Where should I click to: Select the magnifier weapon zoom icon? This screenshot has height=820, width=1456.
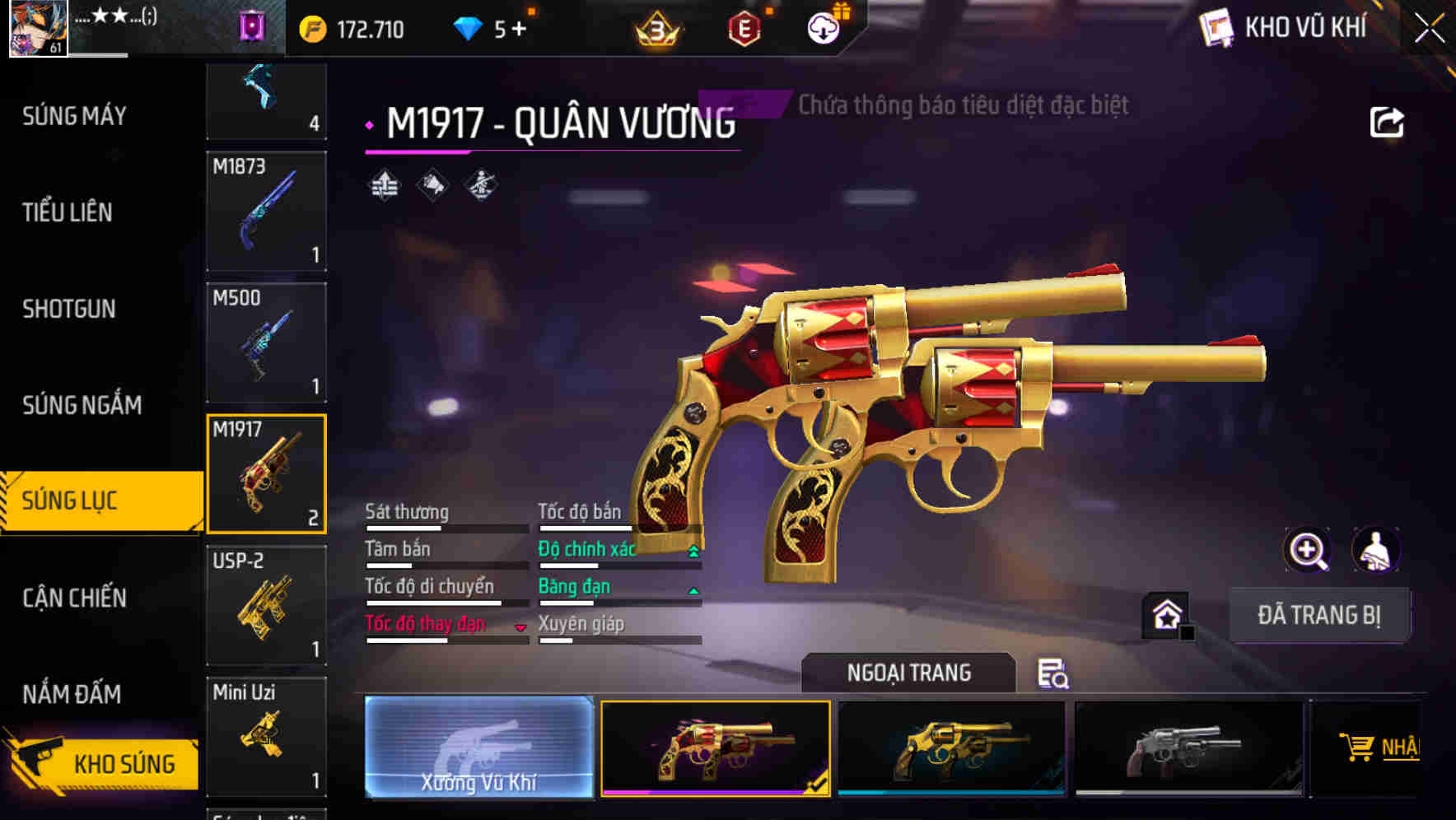(1307, 550)
